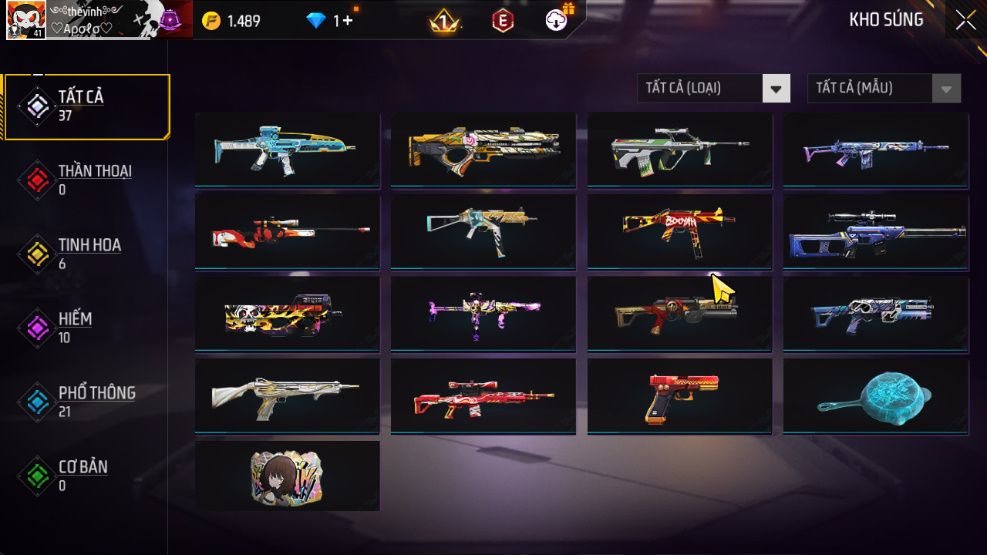Image resolution: width=987 pixels, height=555 pixels.
Task: Open the TẤT CẢ (LOẠI) dropdown
Action: (x=713, y=88)
